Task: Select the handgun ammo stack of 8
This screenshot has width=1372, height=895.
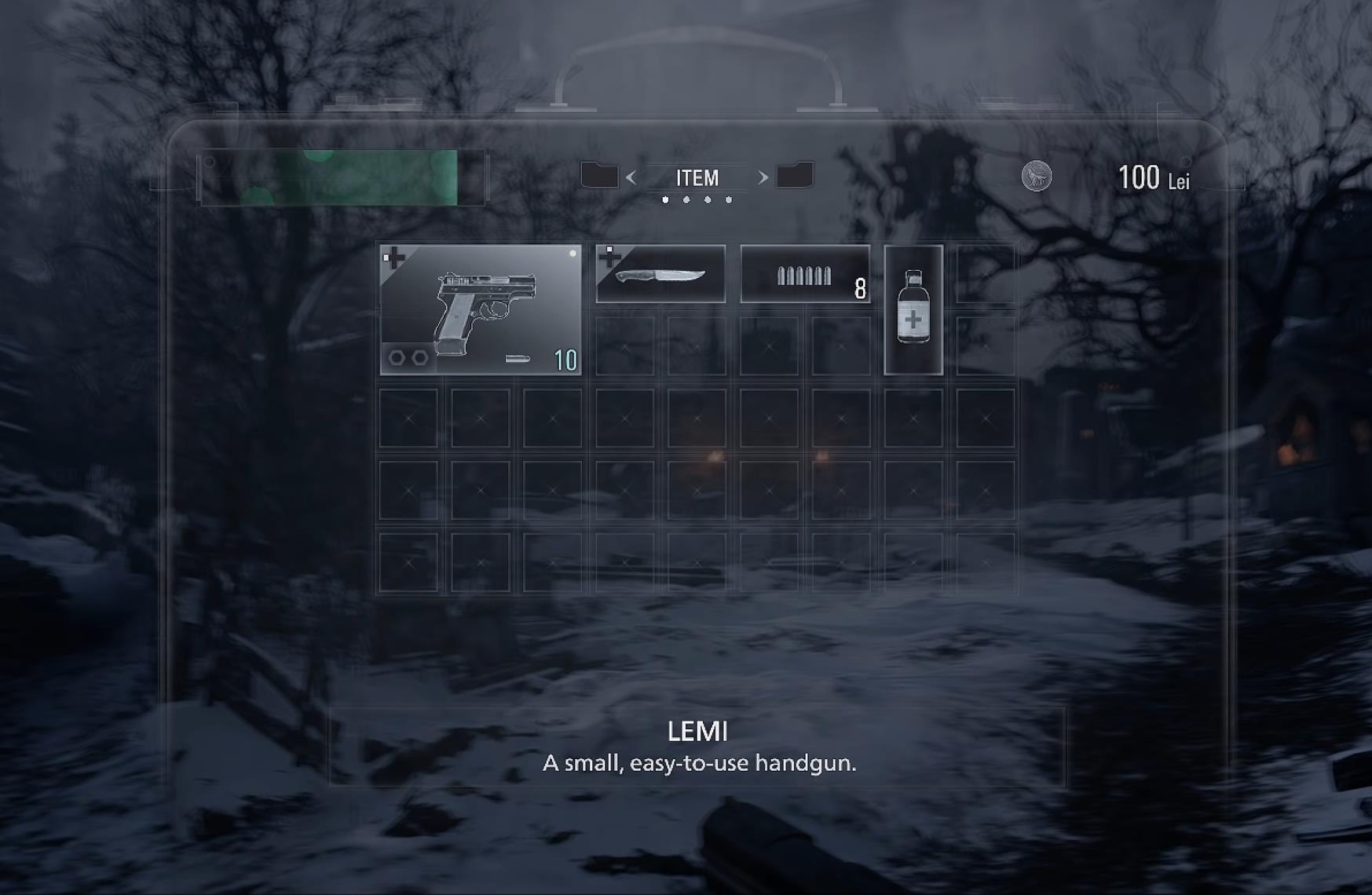Action: pyautogui.click(x=803, y=273)
